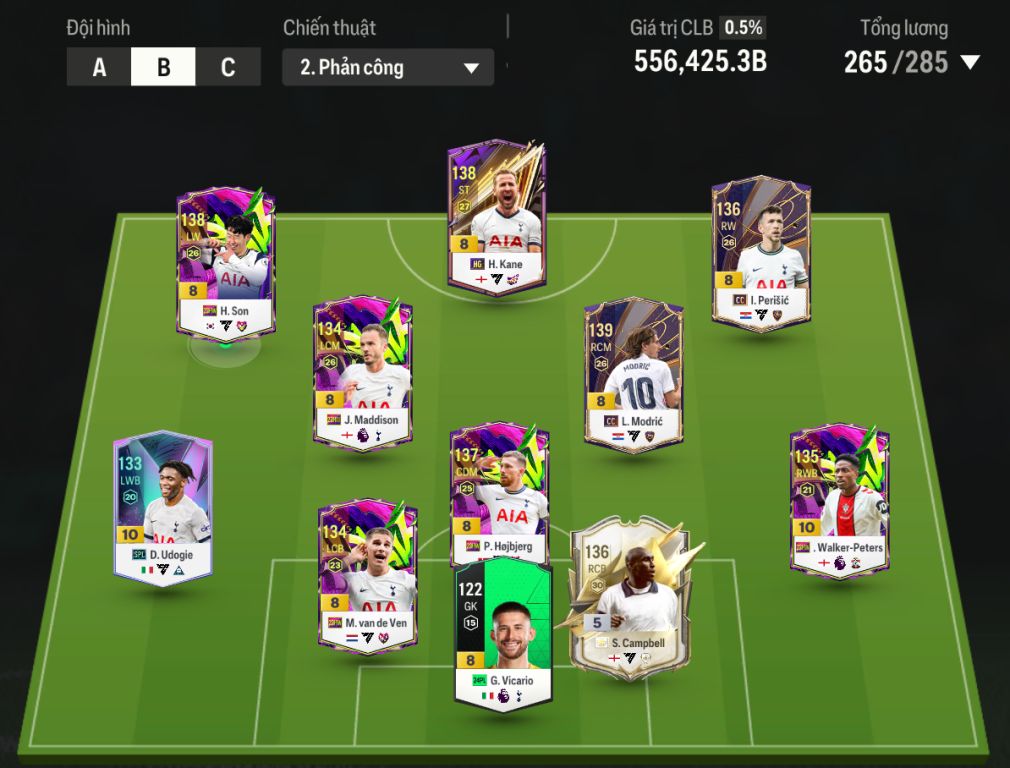1010x768 pixels.
Task: Select the S. Campbell defender card
Action: coord(630,595)
